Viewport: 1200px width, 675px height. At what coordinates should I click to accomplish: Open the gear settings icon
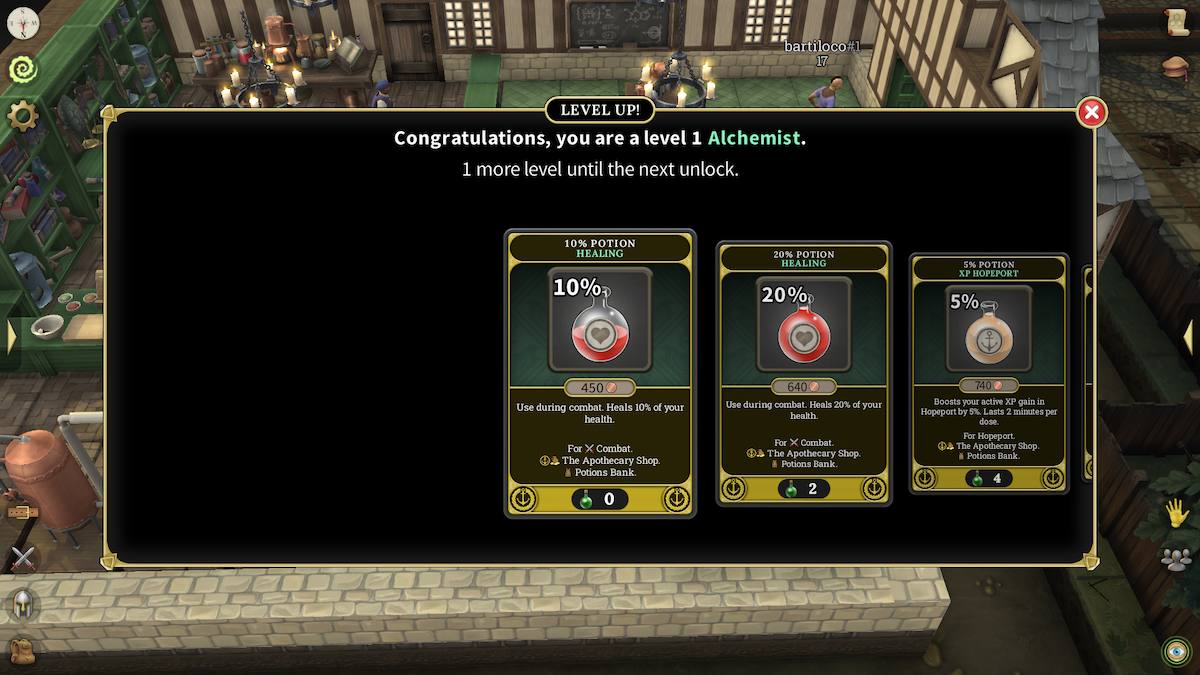pyautogui.click(x=22, y=116)
